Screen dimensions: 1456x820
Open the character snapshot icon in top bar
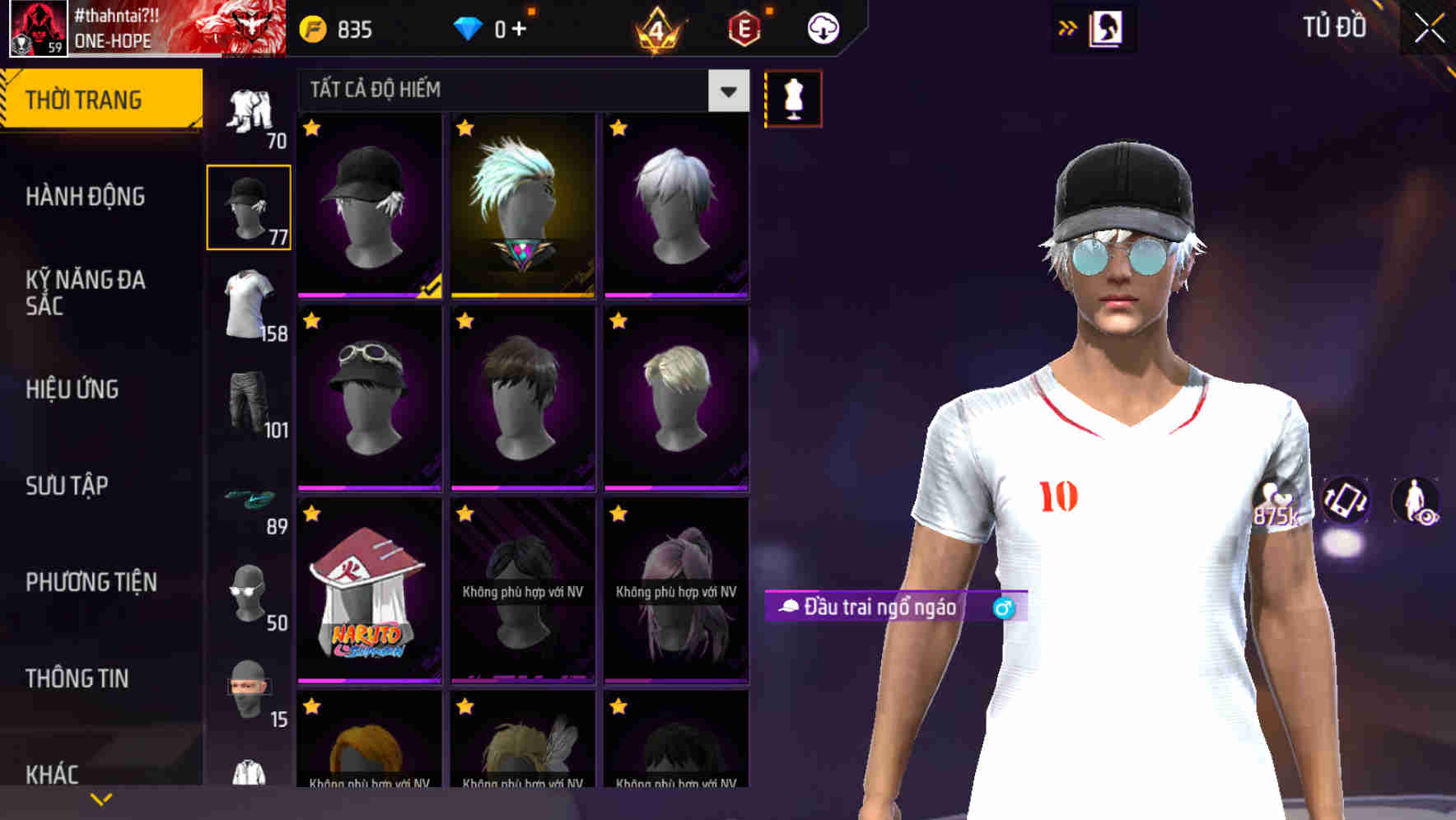(x=1108, y=27)
